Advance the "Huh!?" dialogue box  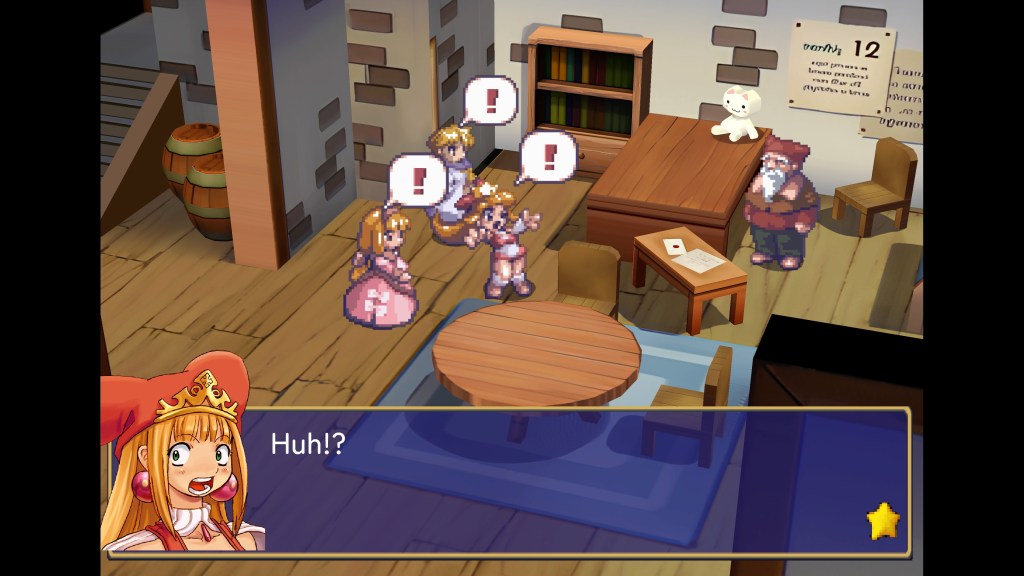pyautogui.click(x=570, y=480)
